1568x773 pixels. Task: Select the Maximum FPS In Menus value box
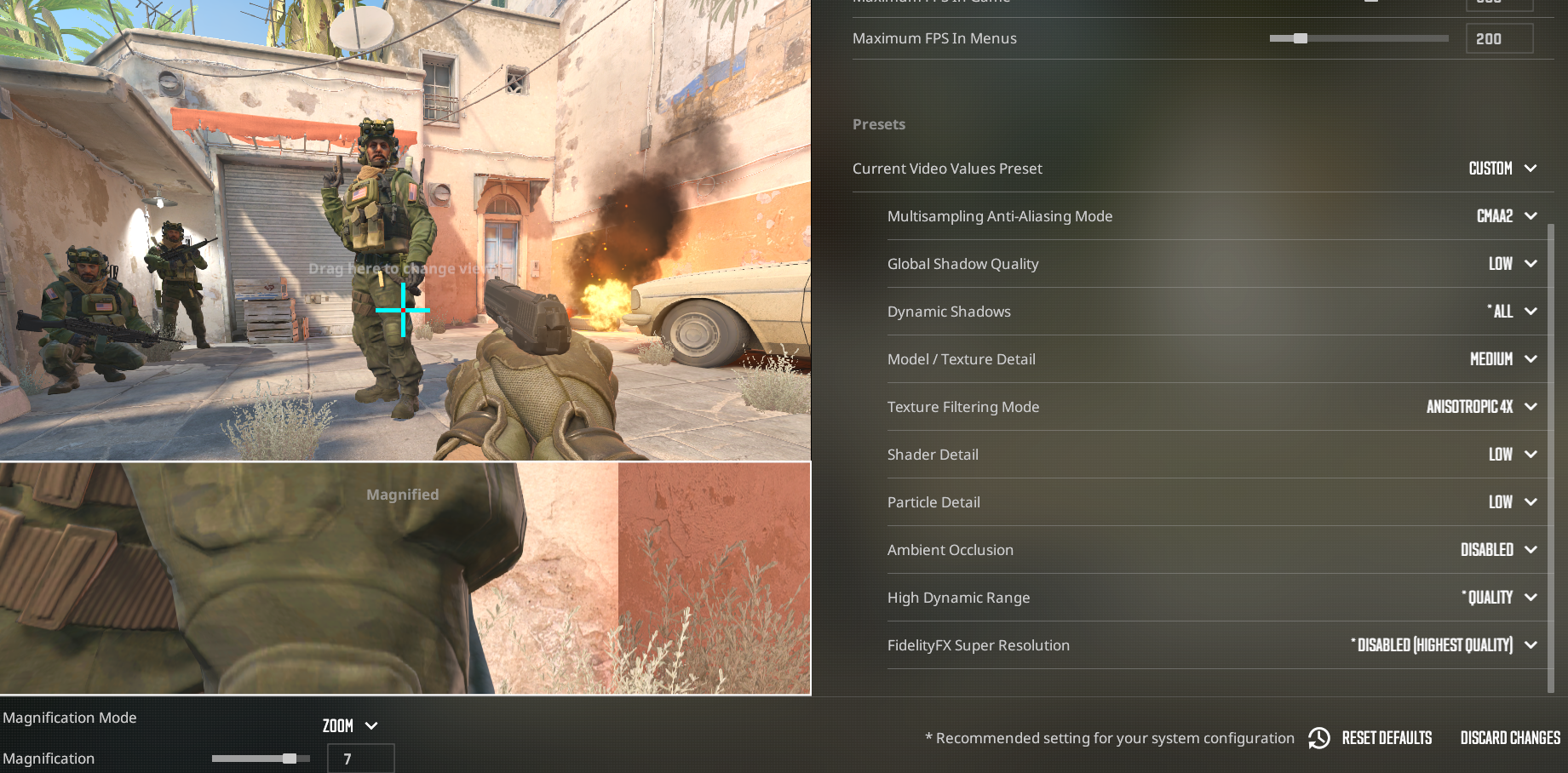pos(1498,38)
